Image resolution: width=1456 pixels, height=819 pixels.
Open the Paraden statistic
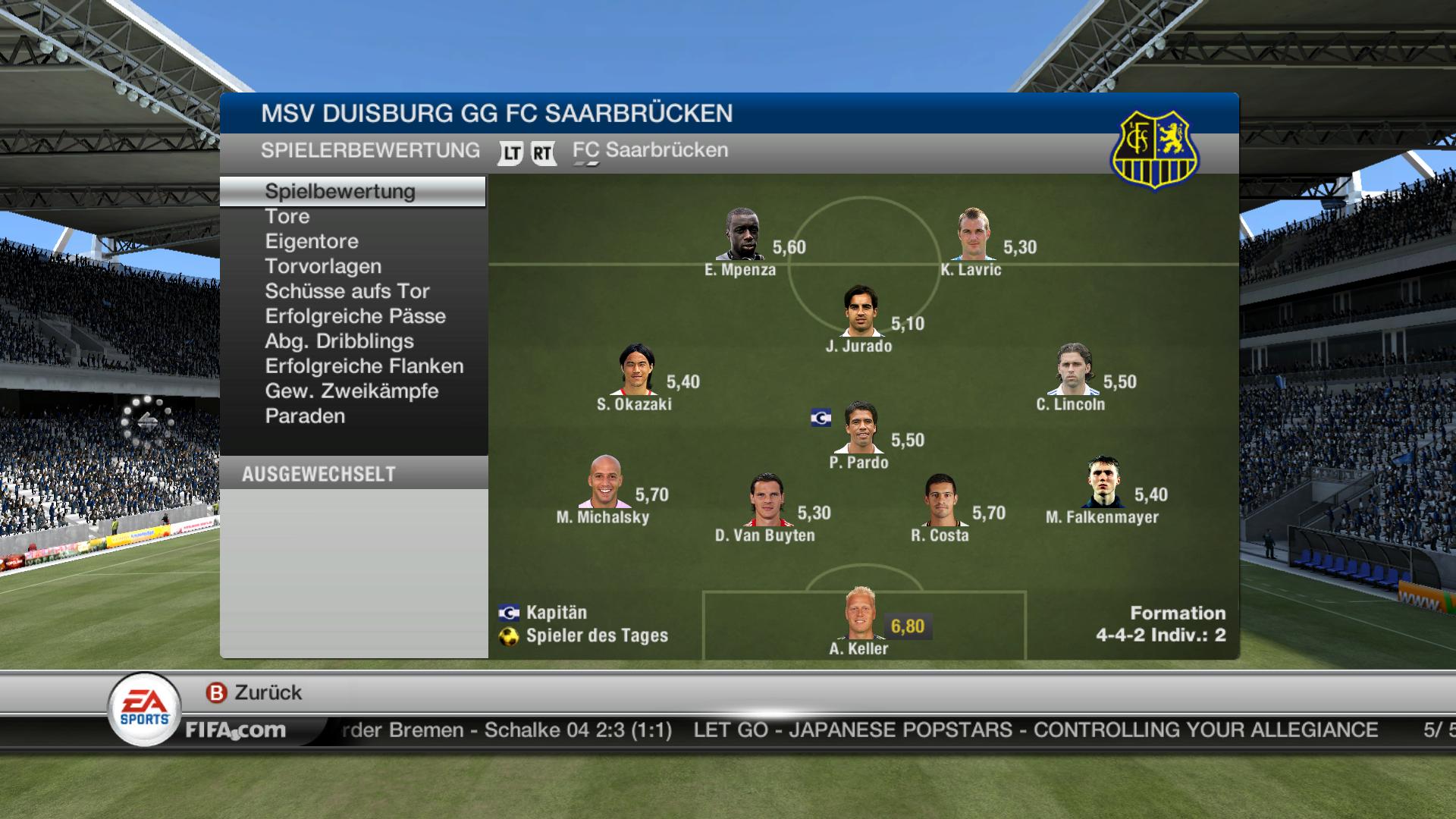coord(305,417)
